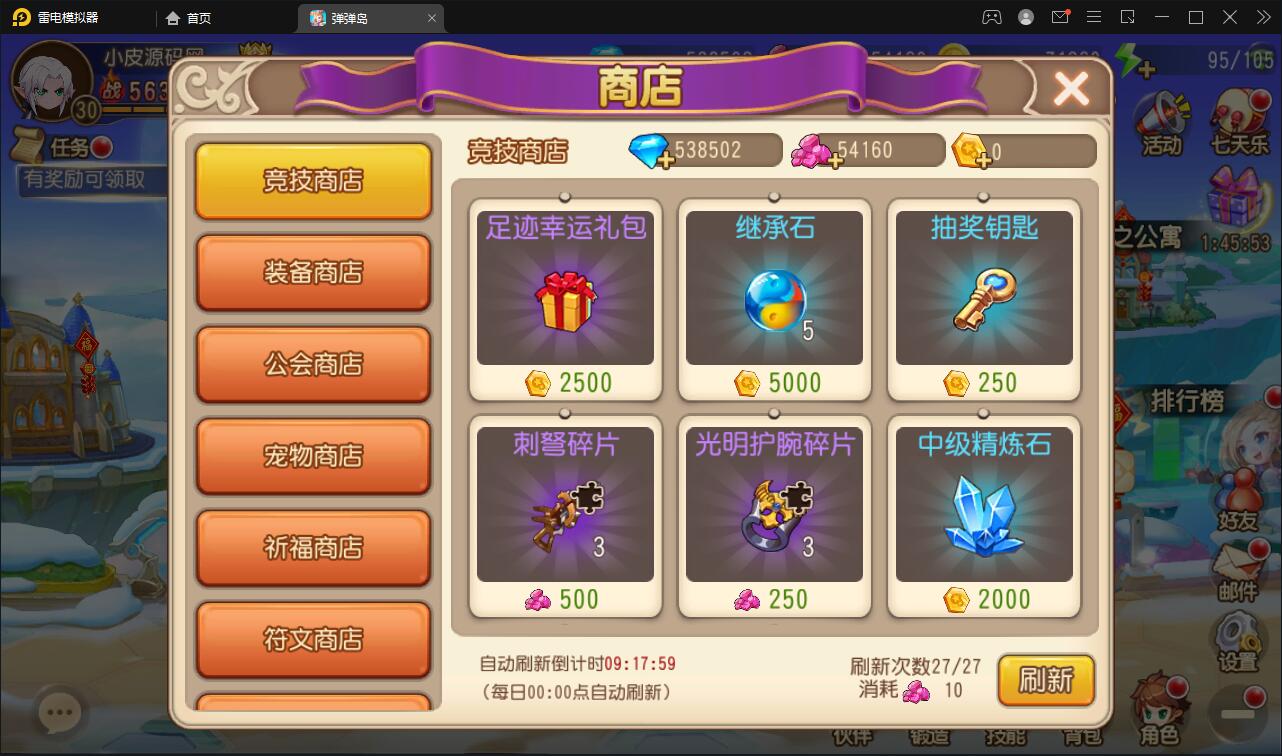Switch to the 装备商店 shop tab

point(313,272)
